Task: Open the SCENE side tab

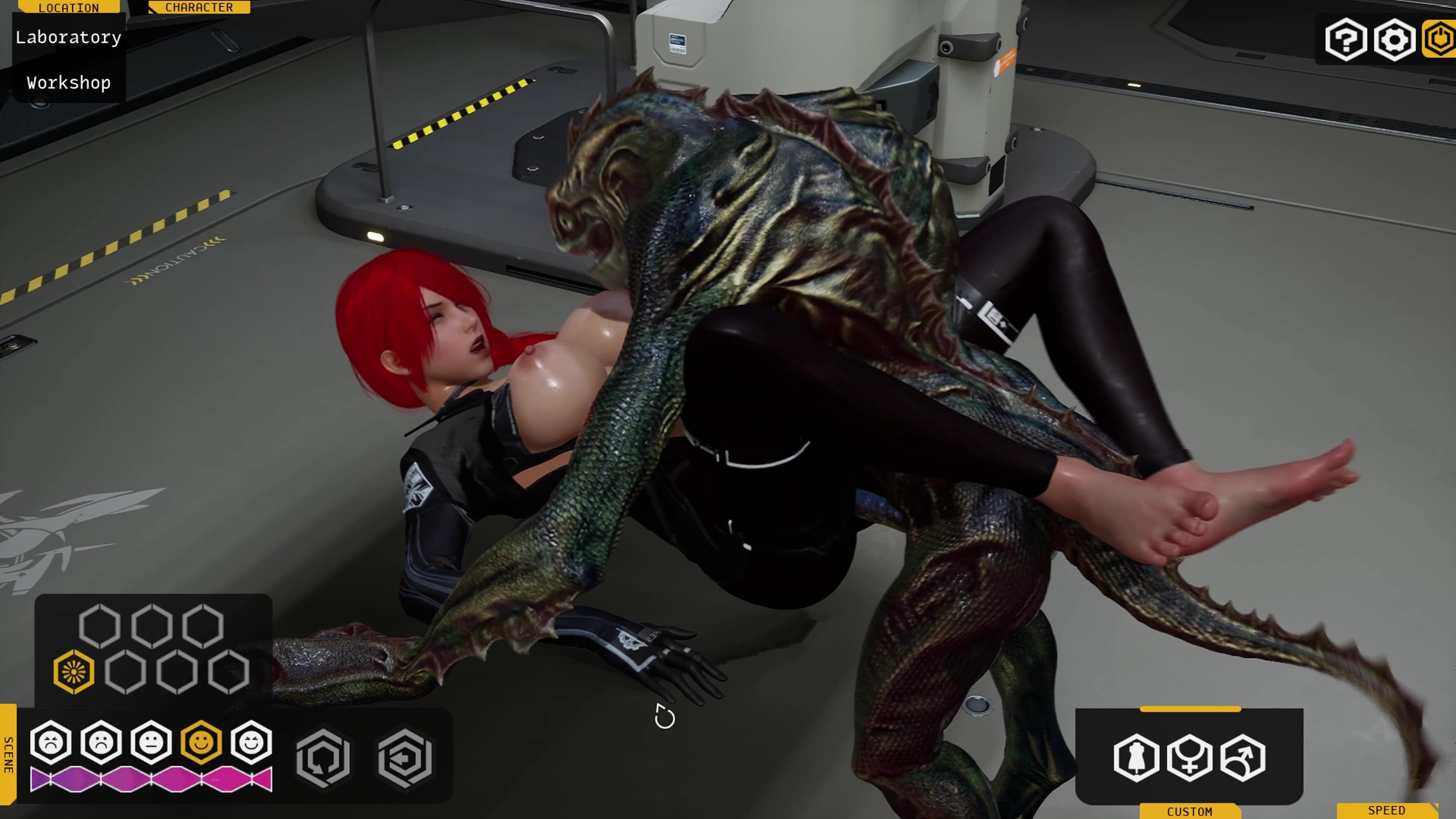Action: 8,755
